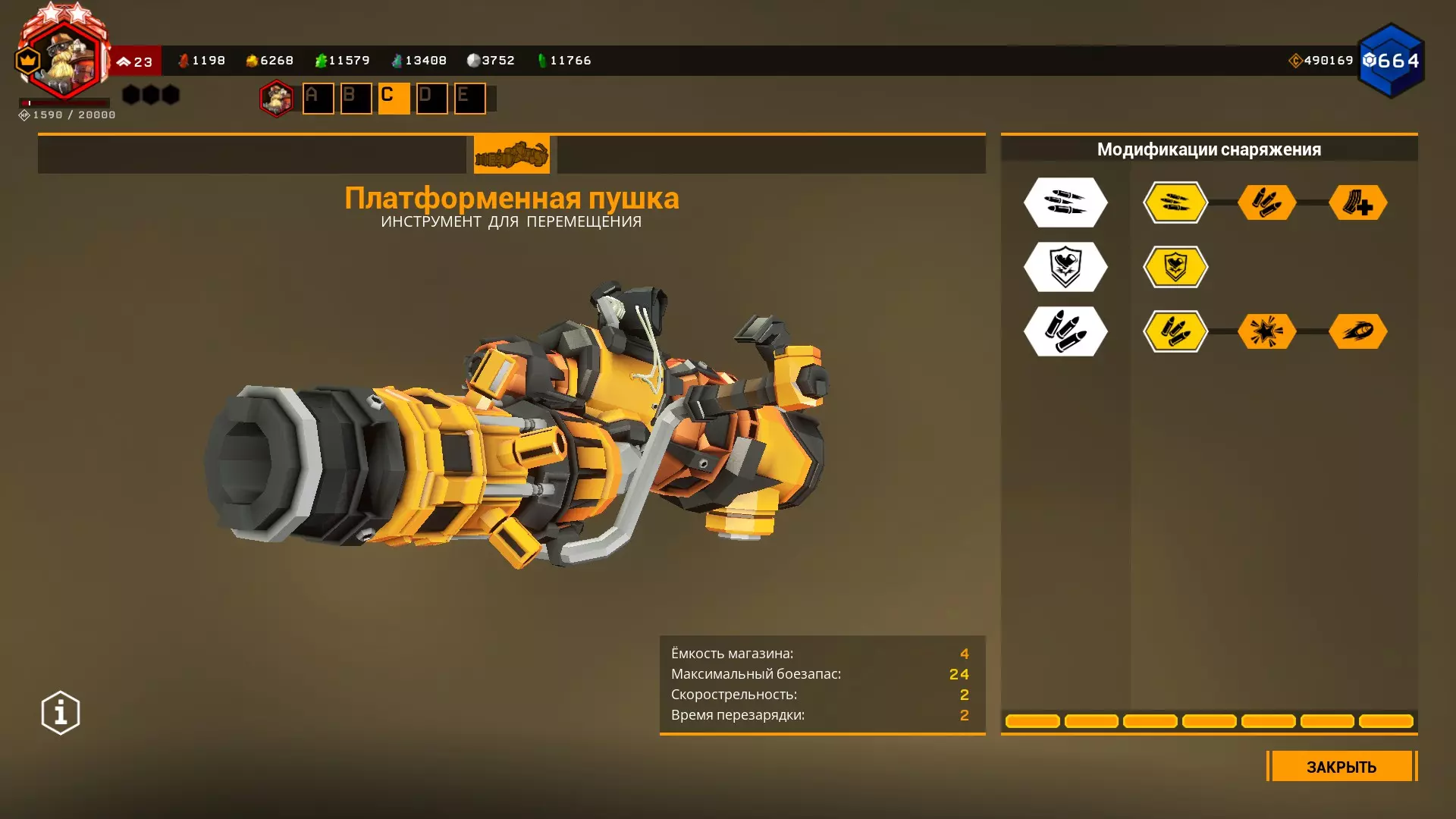The height and width of the screenshot is (819, 1456).
Task: Select loadout slot A
Action: [318, 98]
